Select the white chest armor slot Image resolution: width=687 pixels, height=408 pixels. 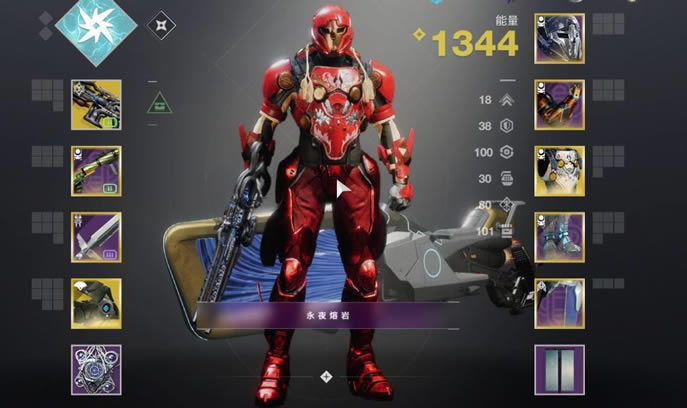[559, 171]
